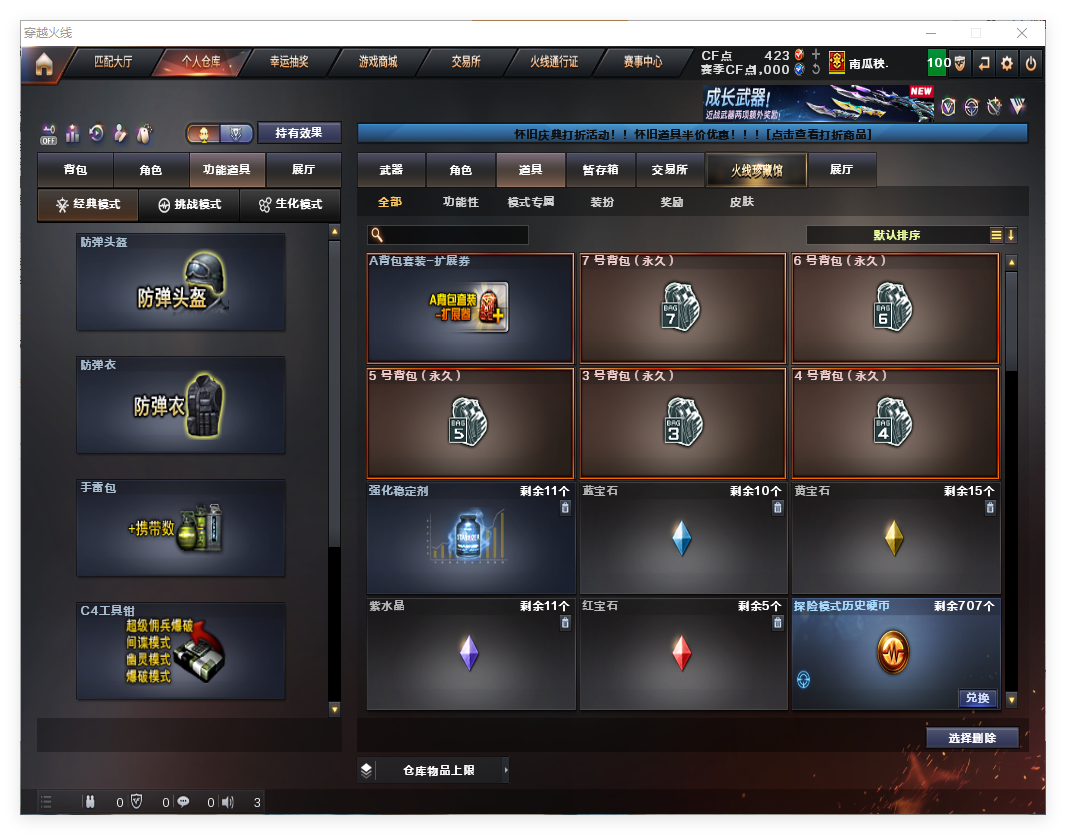Open the 交易所 in the top navigation

pyautogui.click(x=466, y=62)
